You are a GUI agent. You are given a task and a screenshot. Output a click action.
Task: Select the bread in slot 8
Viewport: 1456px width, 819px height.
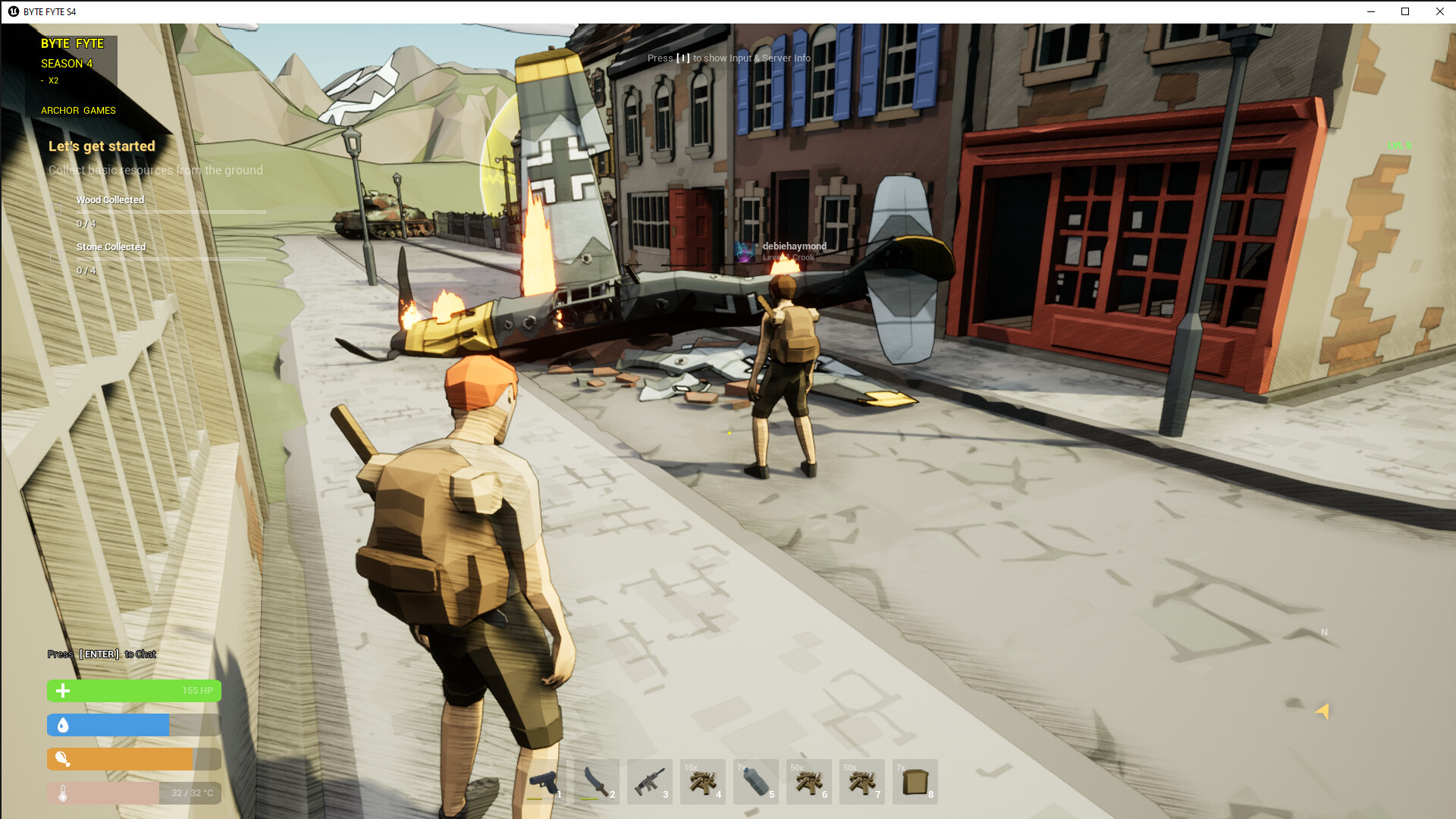[x=915, y=781]
